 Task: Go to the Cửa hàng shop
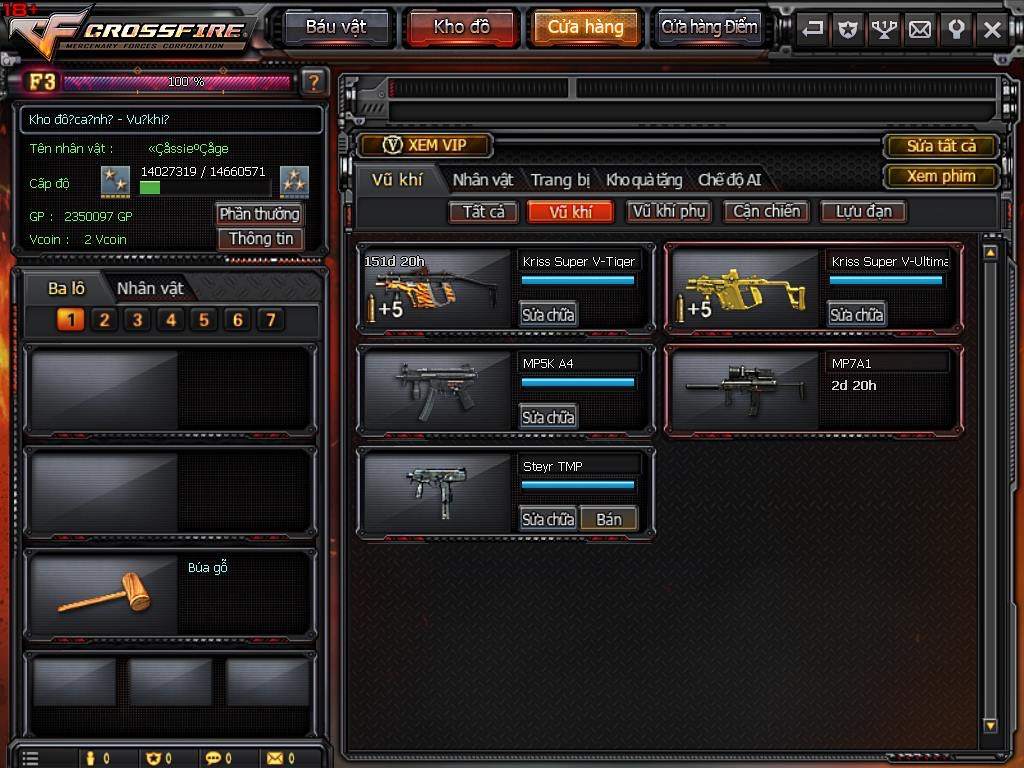[586, 27]
